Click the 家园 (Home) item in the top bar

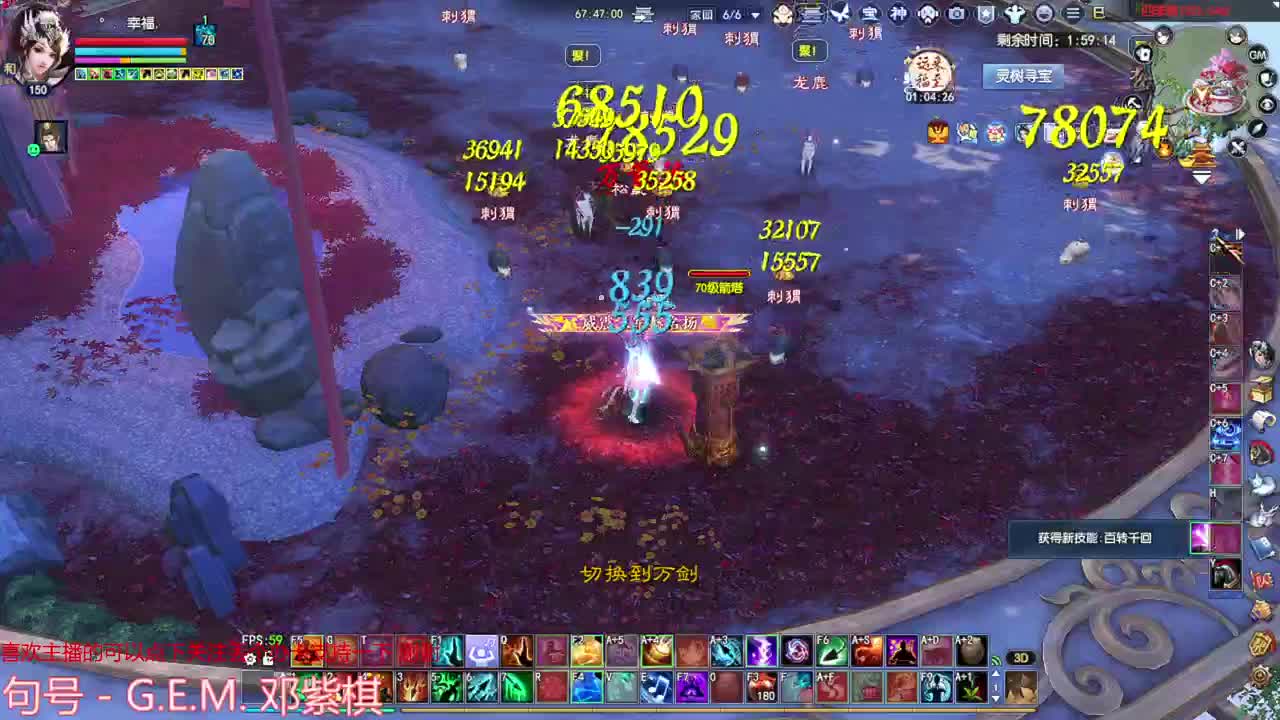click(x=699, y=13)
